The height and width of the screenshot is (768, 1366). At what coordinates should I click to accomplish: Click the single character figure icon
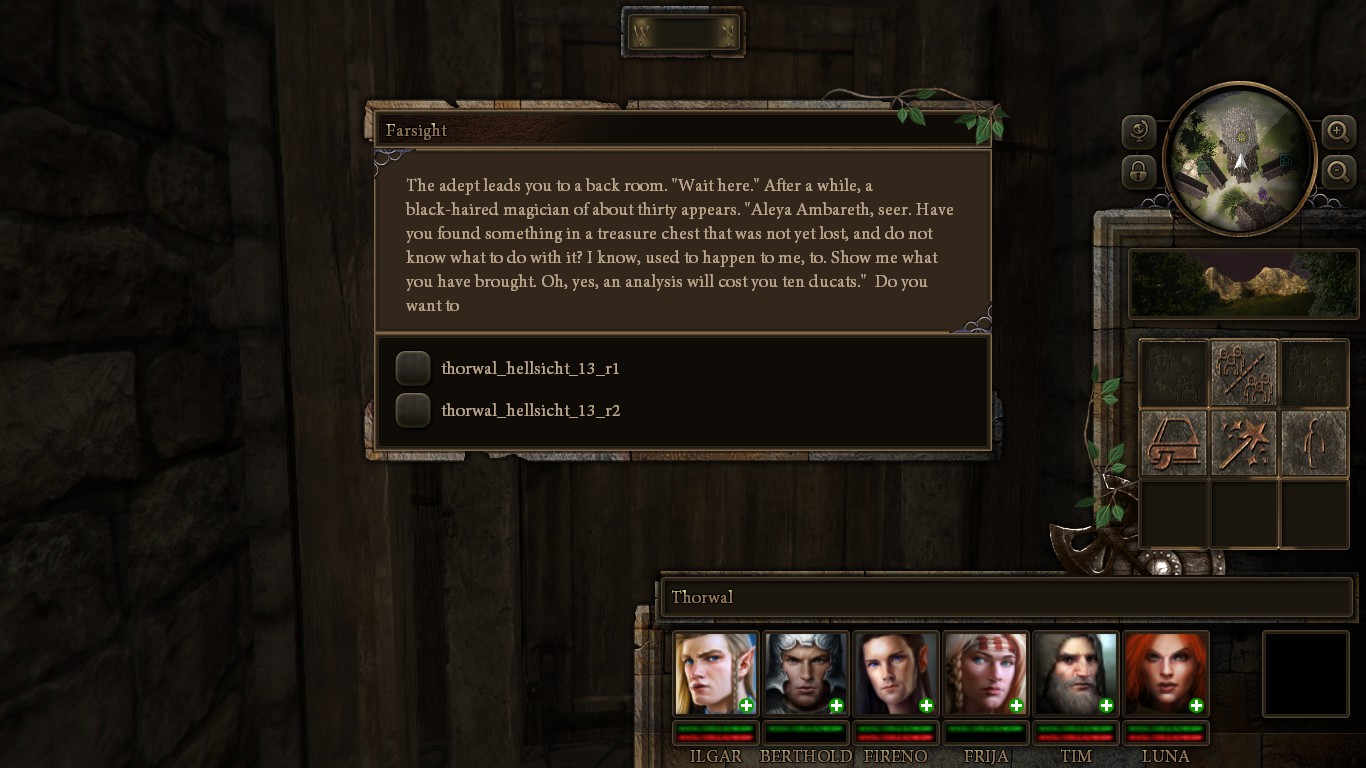pyautogui.click(x=1314, y=442)
